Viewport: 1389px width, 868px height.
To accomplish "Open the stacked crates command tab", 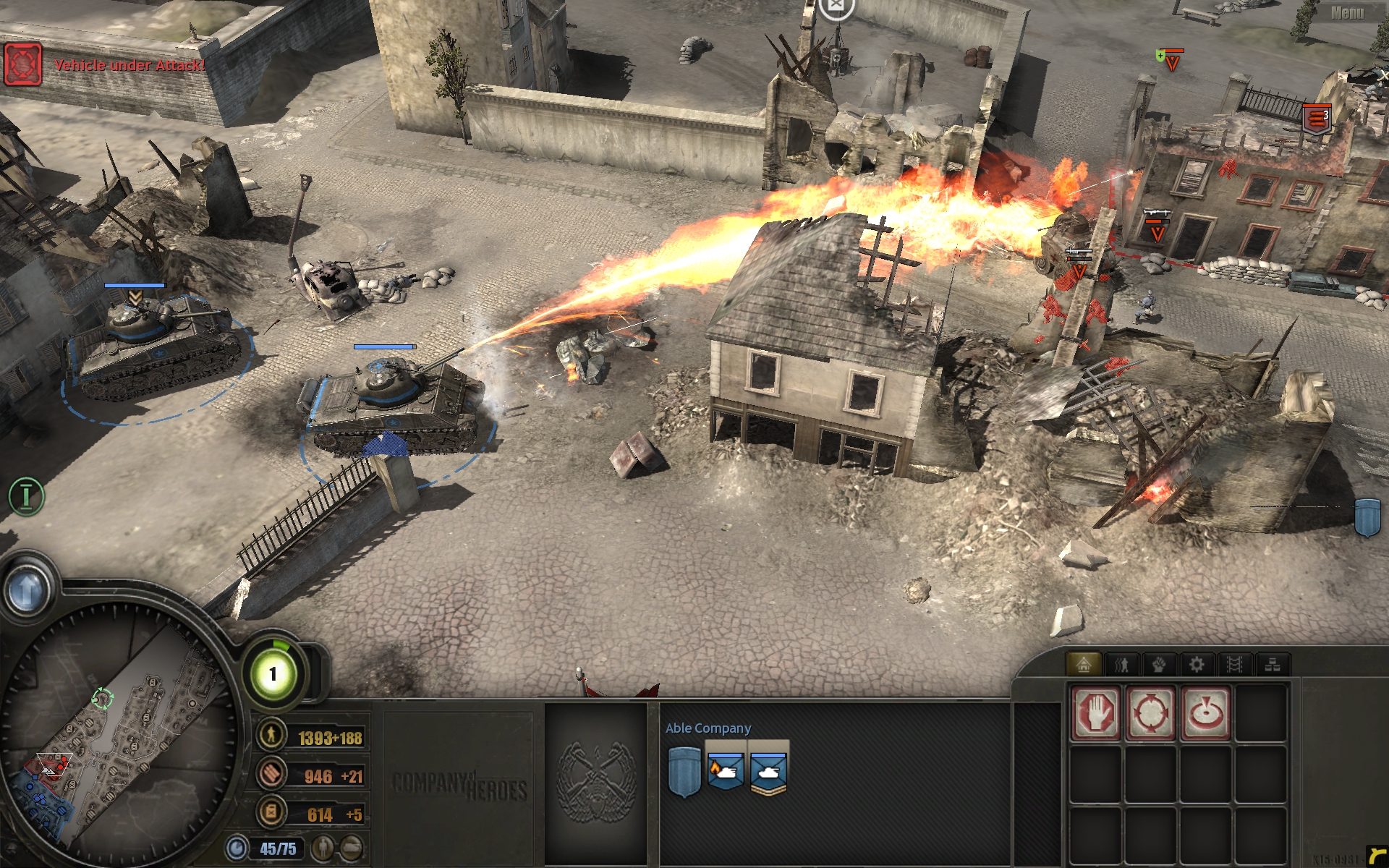I will pos(1273,664).
